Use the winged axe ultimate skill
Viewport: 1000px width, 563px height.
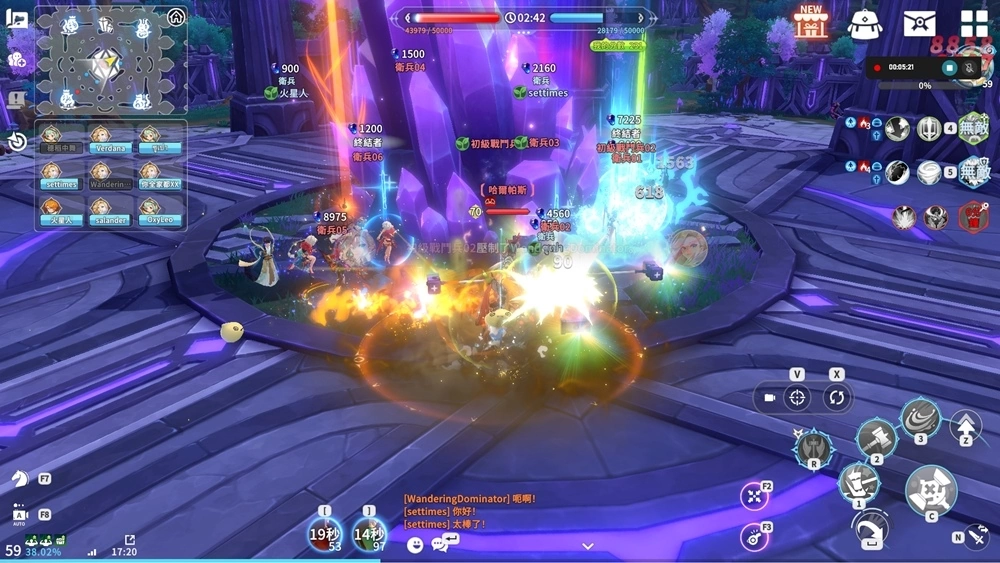point(813,447)
